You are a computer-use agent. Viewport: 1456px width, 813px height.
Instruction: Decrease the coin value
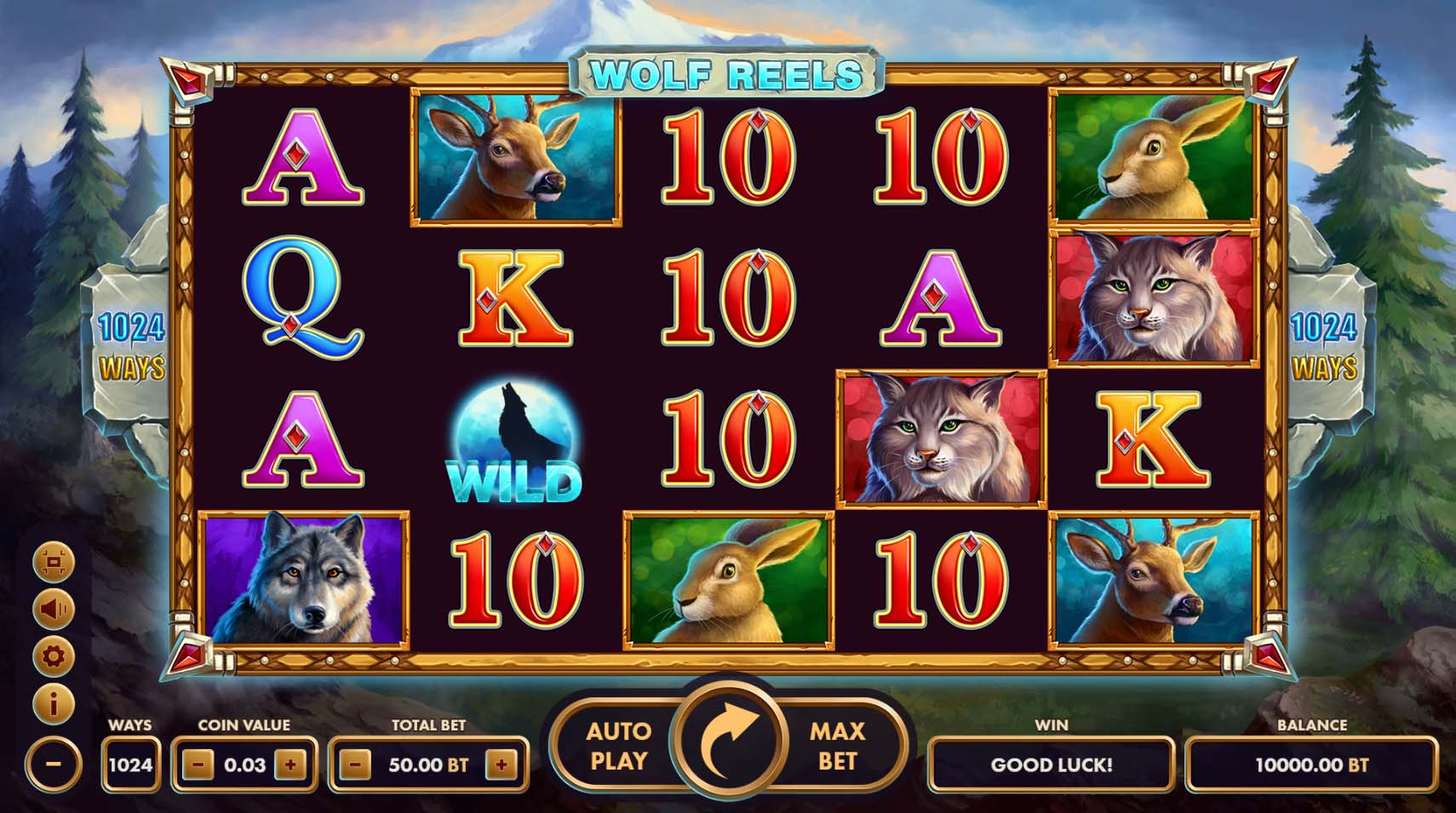(198, 764)
